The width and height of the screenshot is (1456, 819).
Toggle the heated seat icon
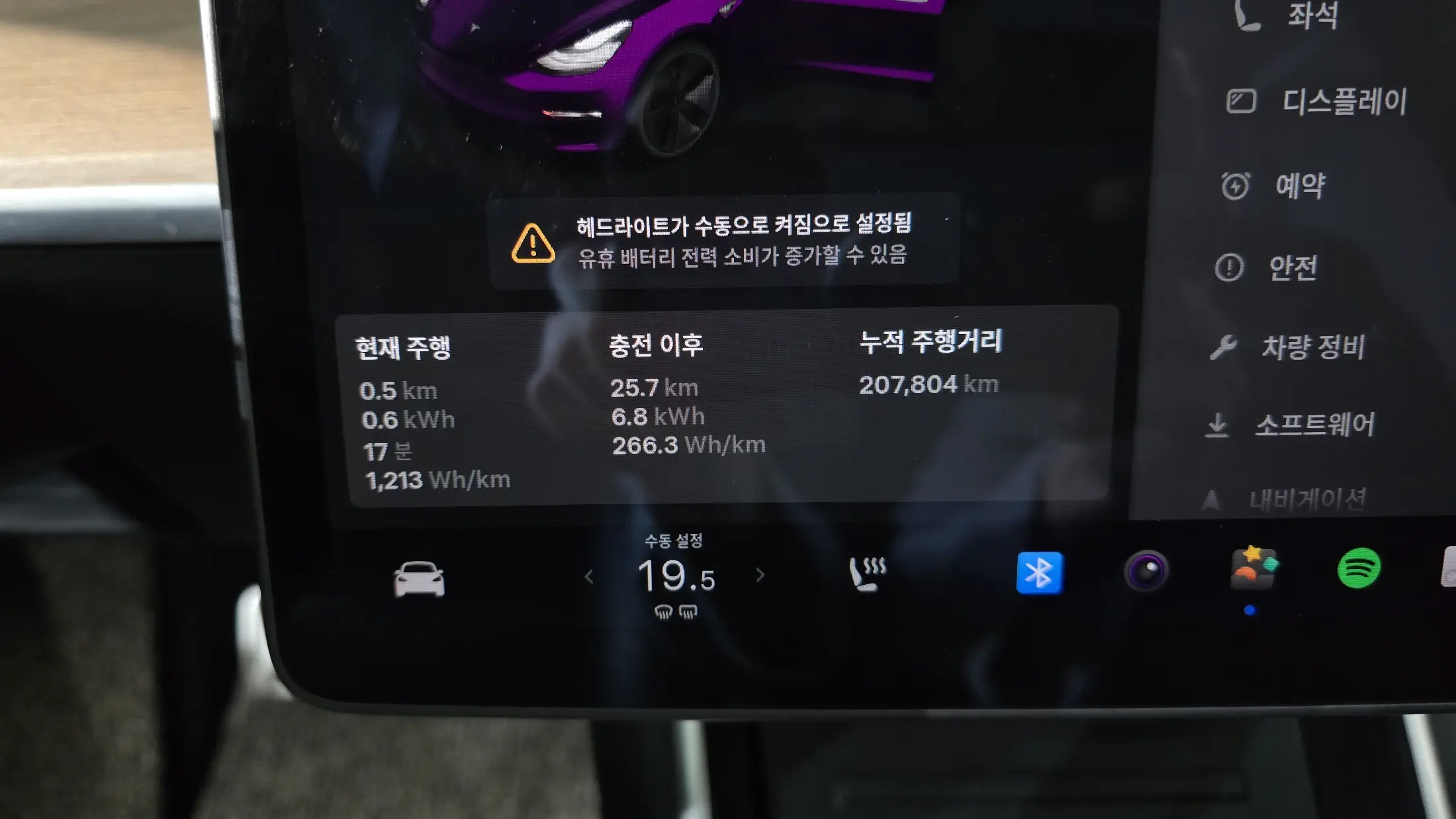point(867,574)
